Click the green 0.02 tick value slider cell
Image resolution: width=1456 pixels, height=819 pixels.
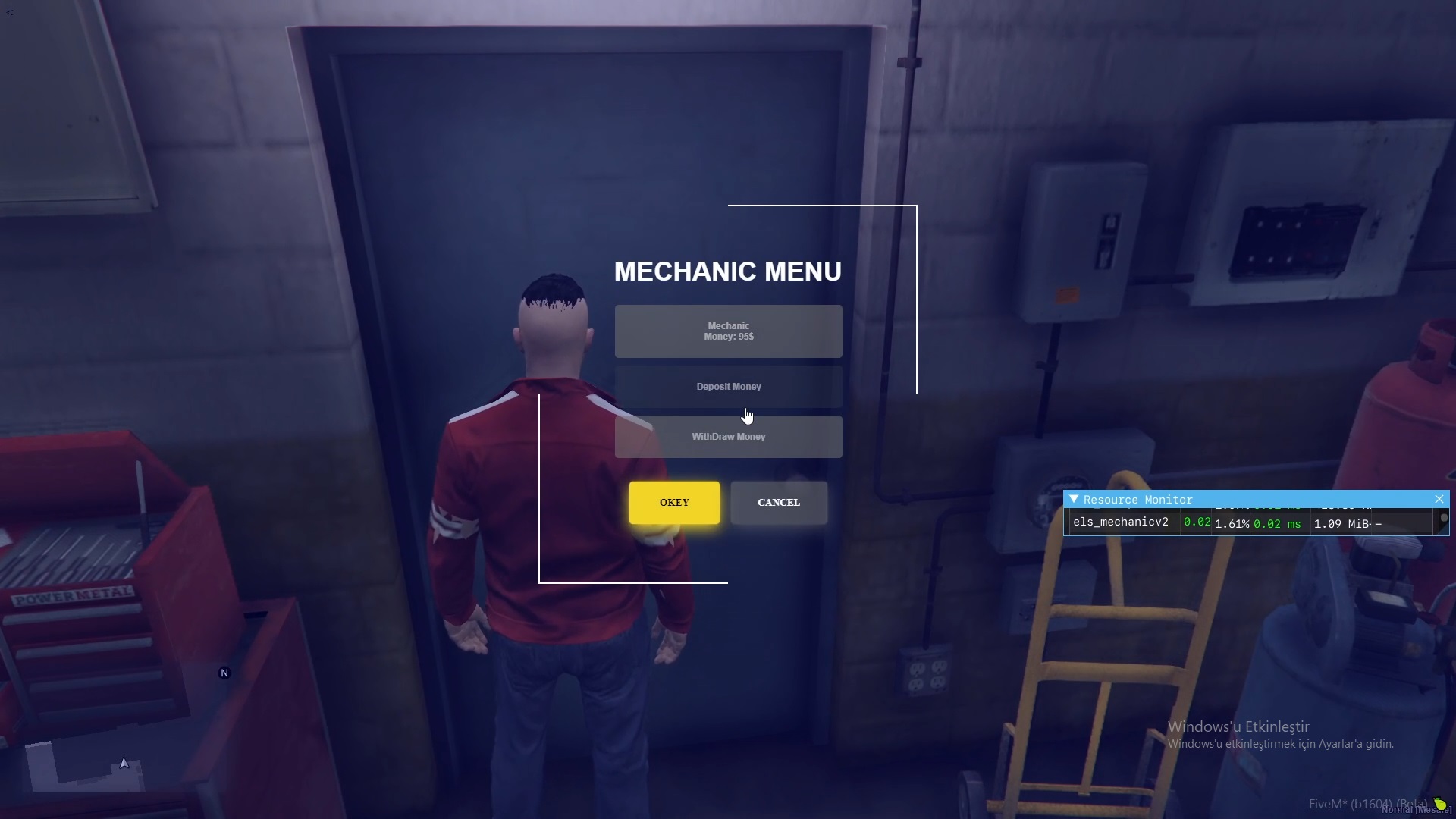coord(1196,522)
